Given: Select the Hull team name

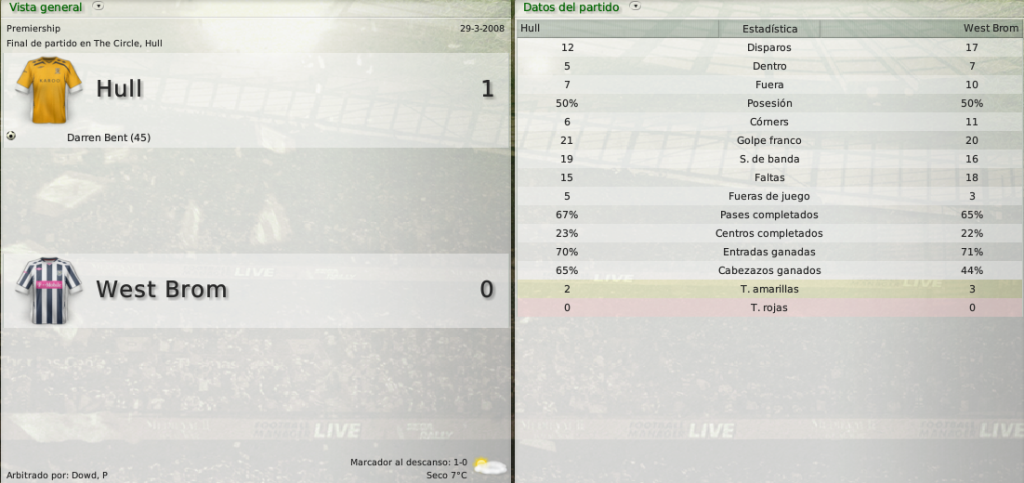Looking at the screenshot, I should (x=119, y=89).
